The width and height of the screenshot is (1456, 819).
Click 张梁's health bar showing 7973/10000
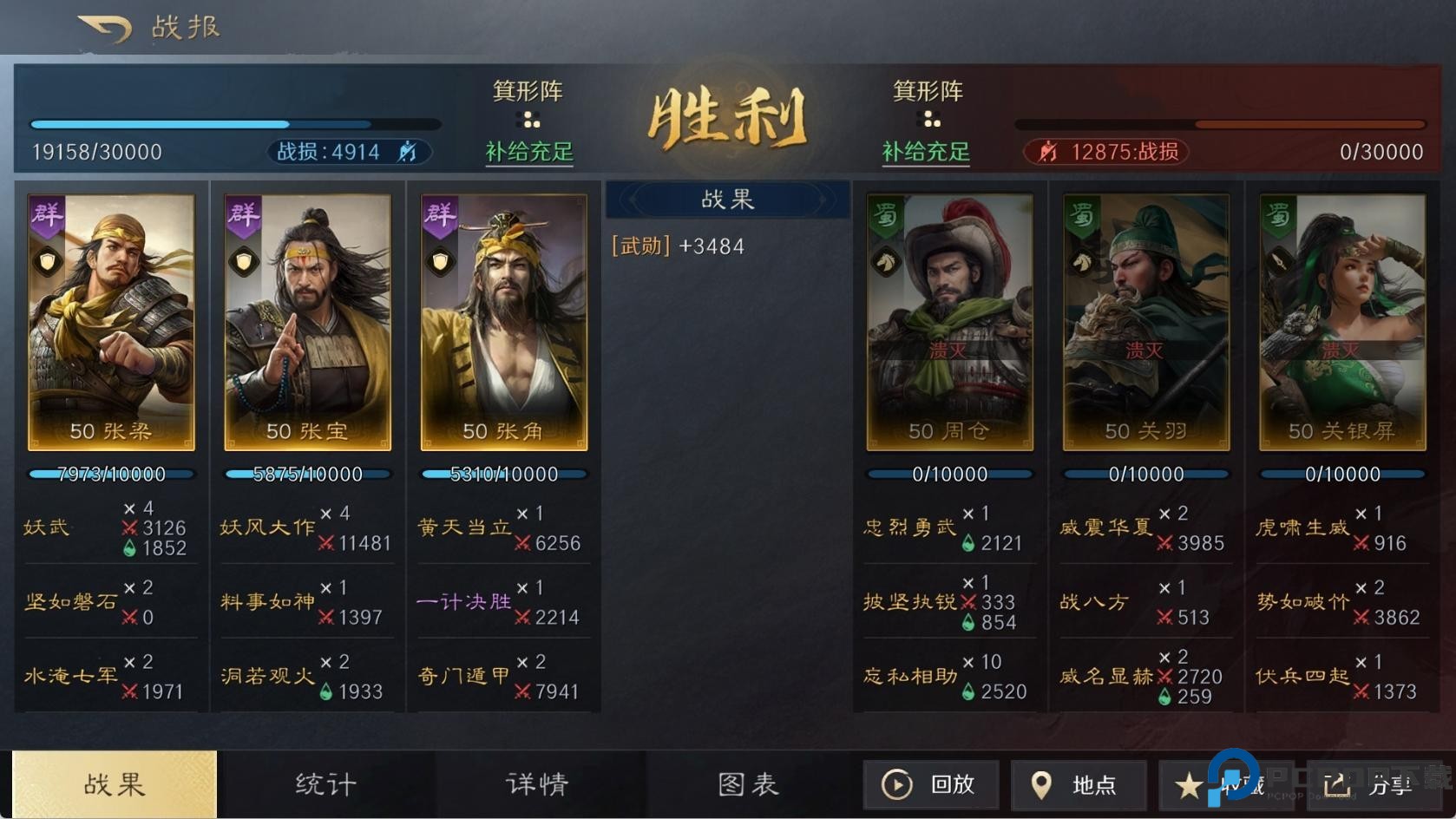click(x=112, y=474)
